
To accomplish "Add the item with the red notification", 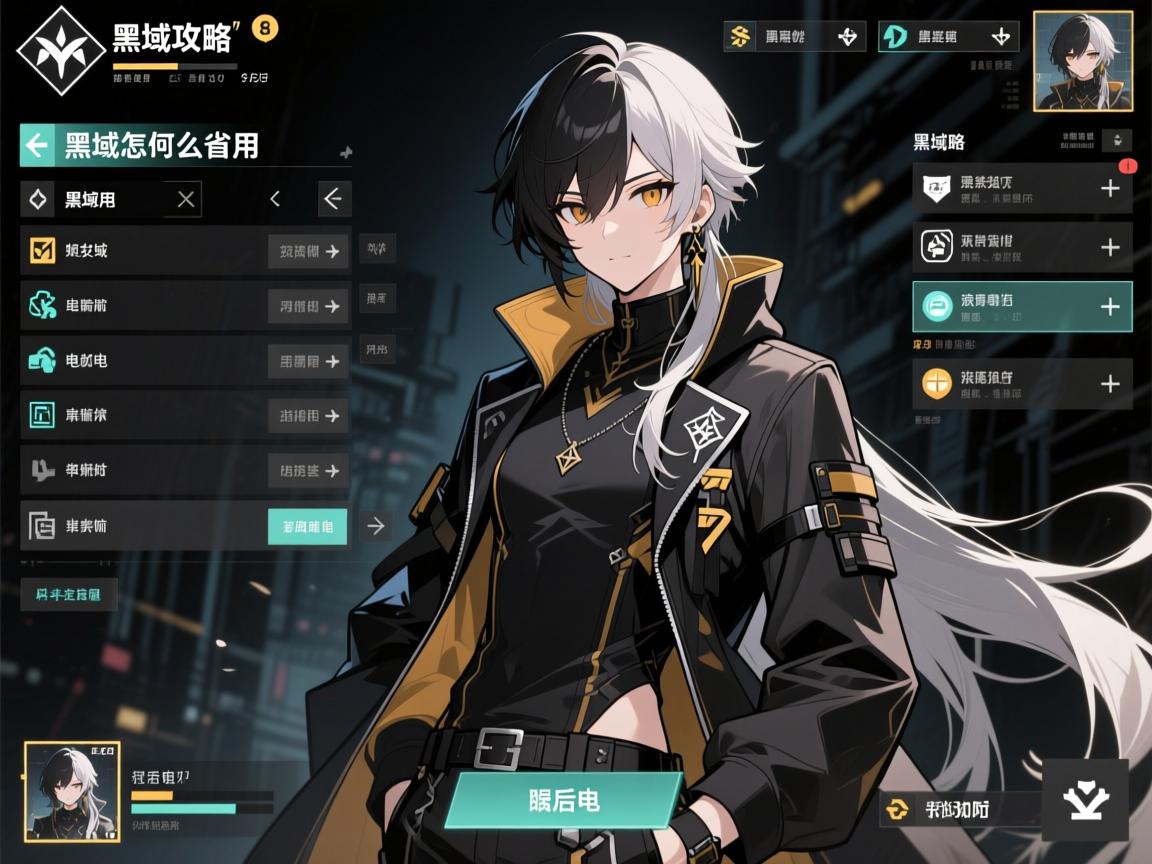I will (x=1109, y=188).
